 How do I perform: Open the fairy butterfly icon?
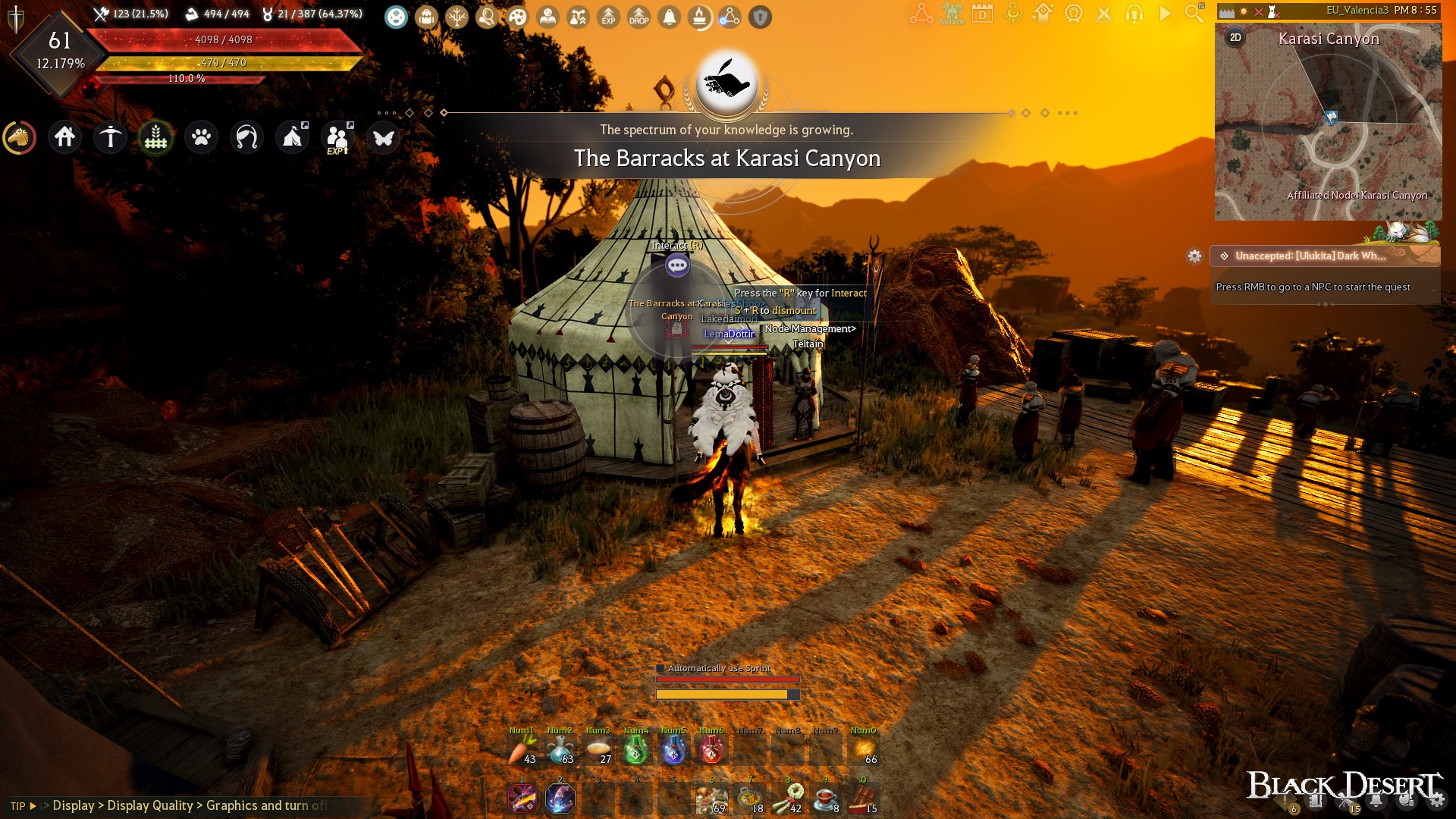click(x=383, y=138)
